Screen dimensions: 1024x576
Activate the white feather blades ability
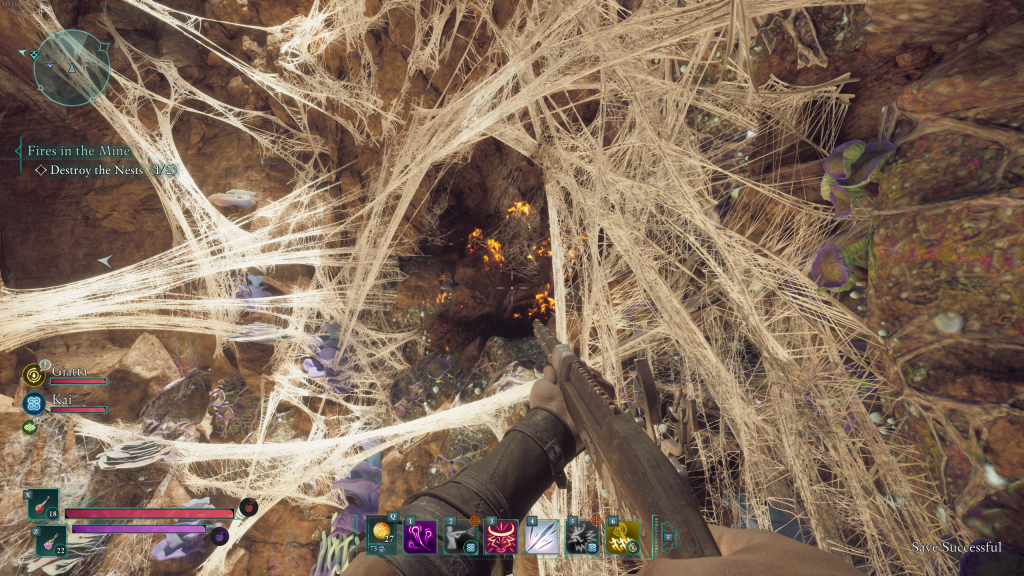[542, 537]
